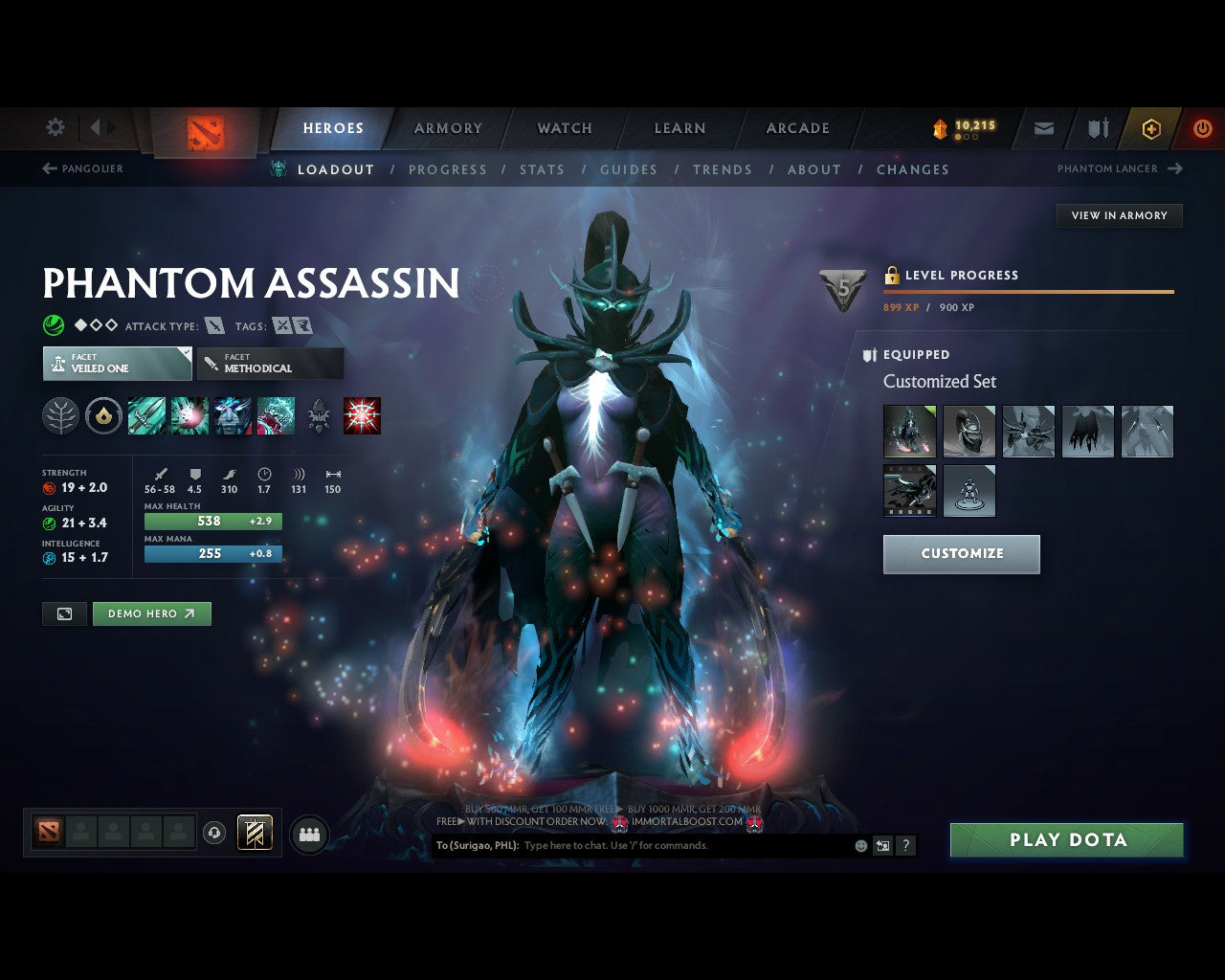This screenshot has width=1225, height=980.
Task: Open the notifications envelope icon
Action: pos(1043,127)
